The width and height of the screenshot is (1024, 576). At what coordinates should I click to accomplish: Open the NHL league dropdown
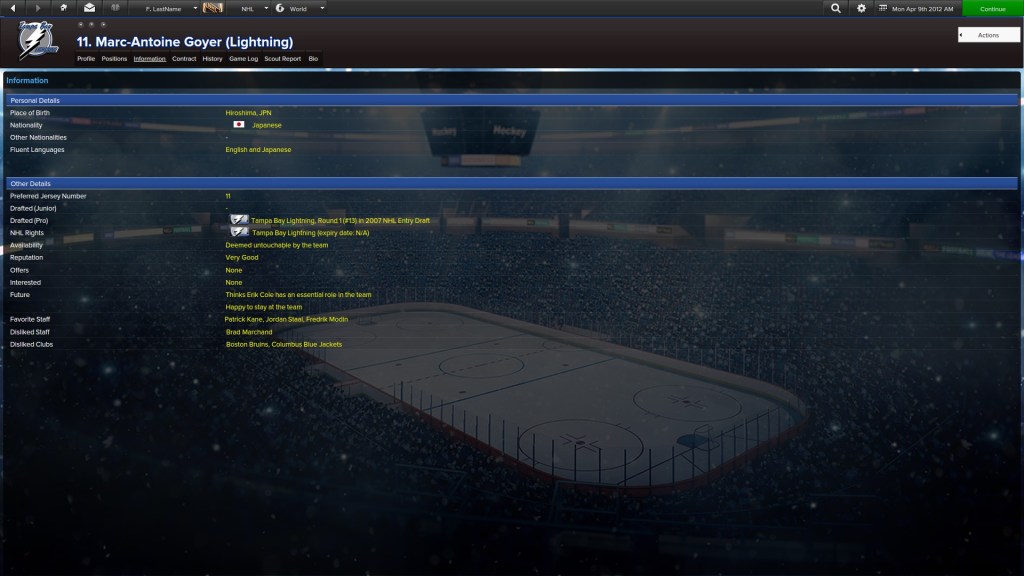pos(253,9)
